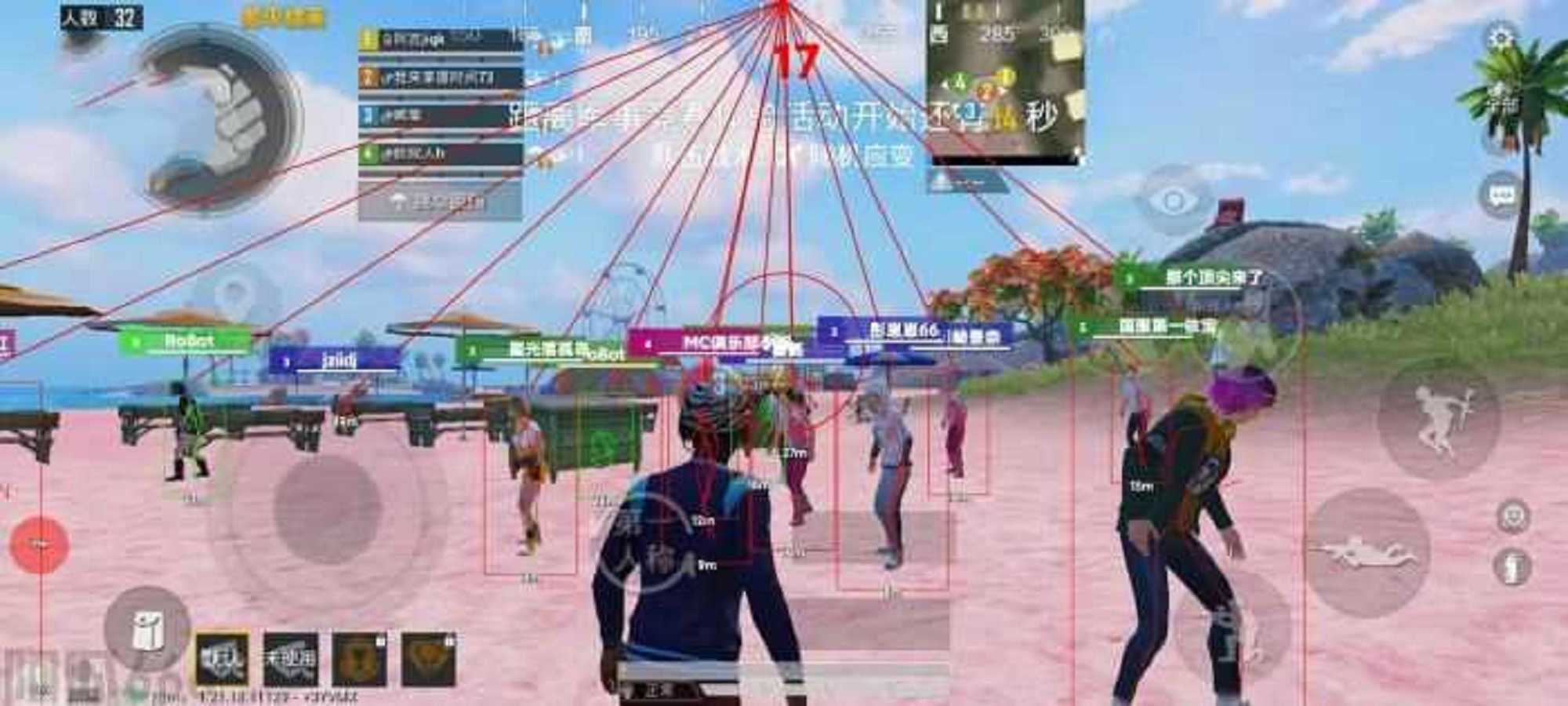Viewport: 1568px width, 706px height.
Task: Tap the parachute button below squad list
Action: (440, 202)
